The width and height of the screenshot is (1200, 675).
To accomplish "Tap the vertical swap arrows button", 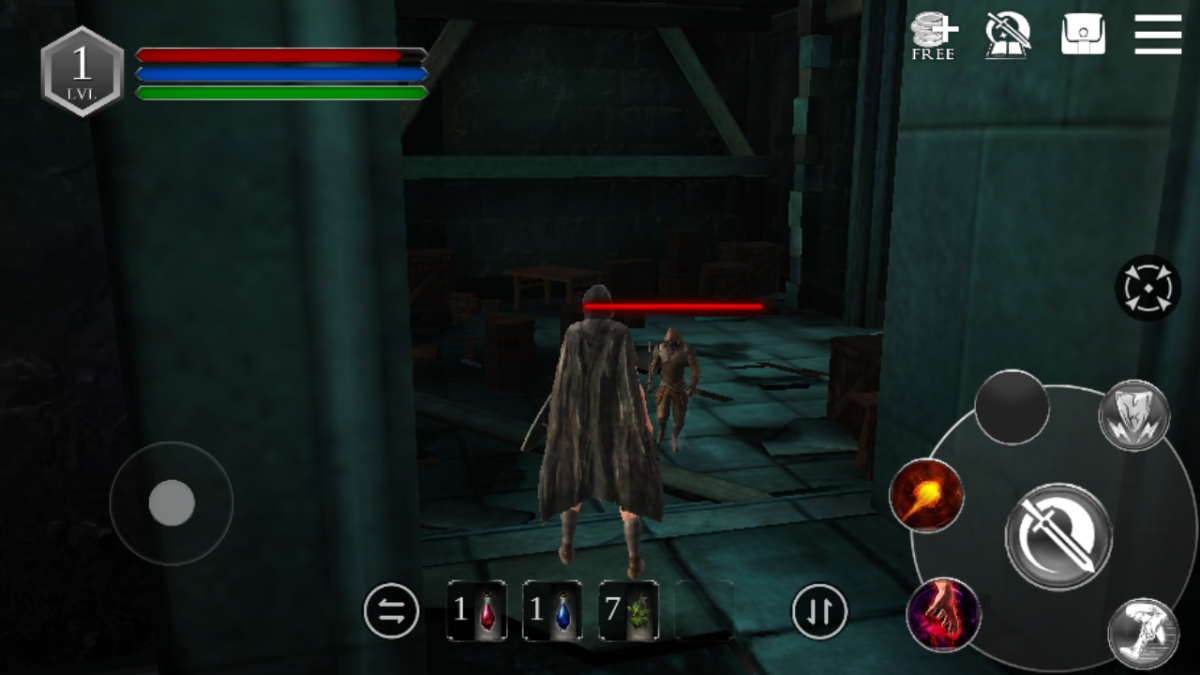I will tap(819, 611).
